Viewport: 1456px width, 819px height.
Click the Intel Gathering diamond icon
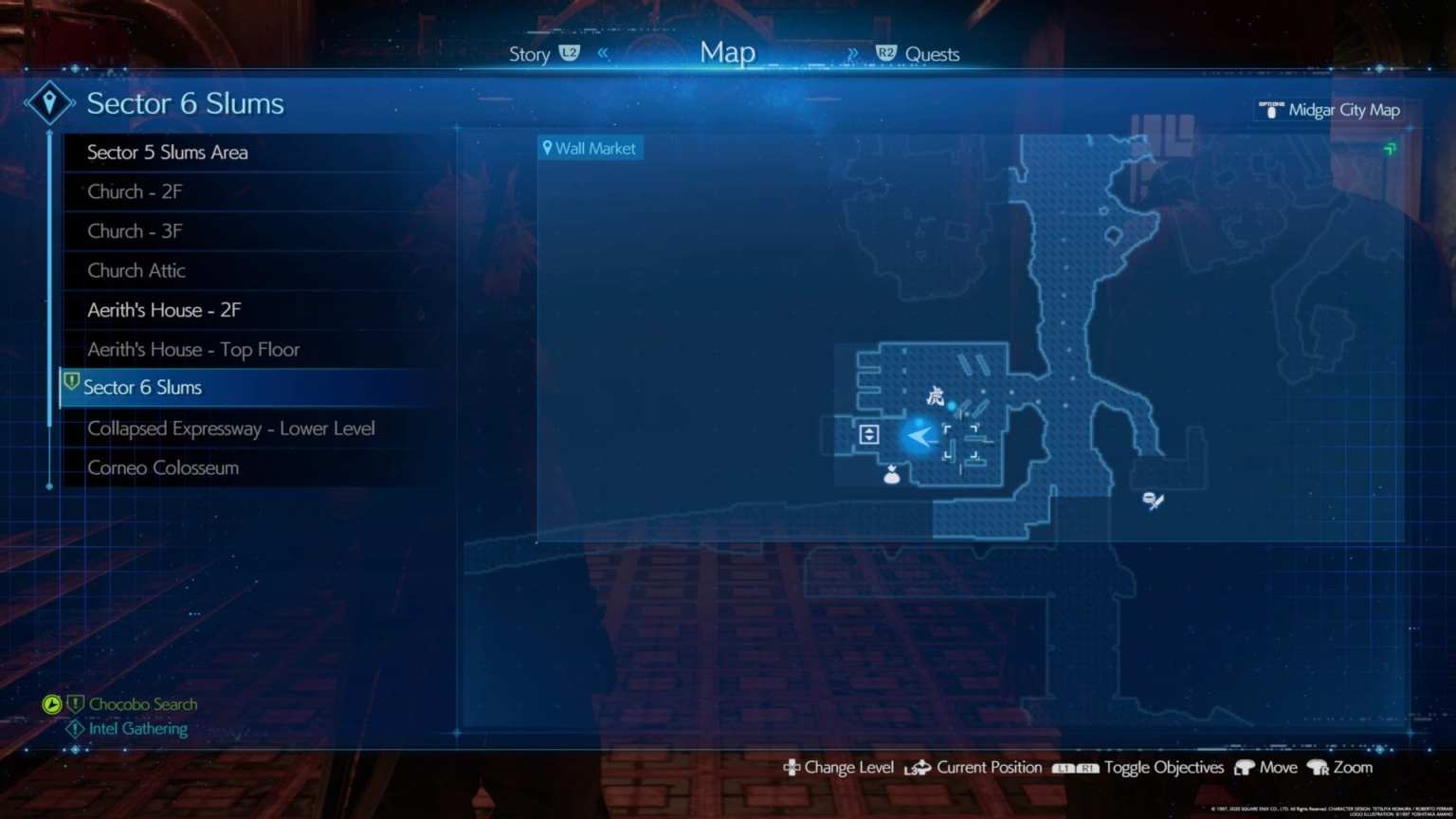point(76,728)
